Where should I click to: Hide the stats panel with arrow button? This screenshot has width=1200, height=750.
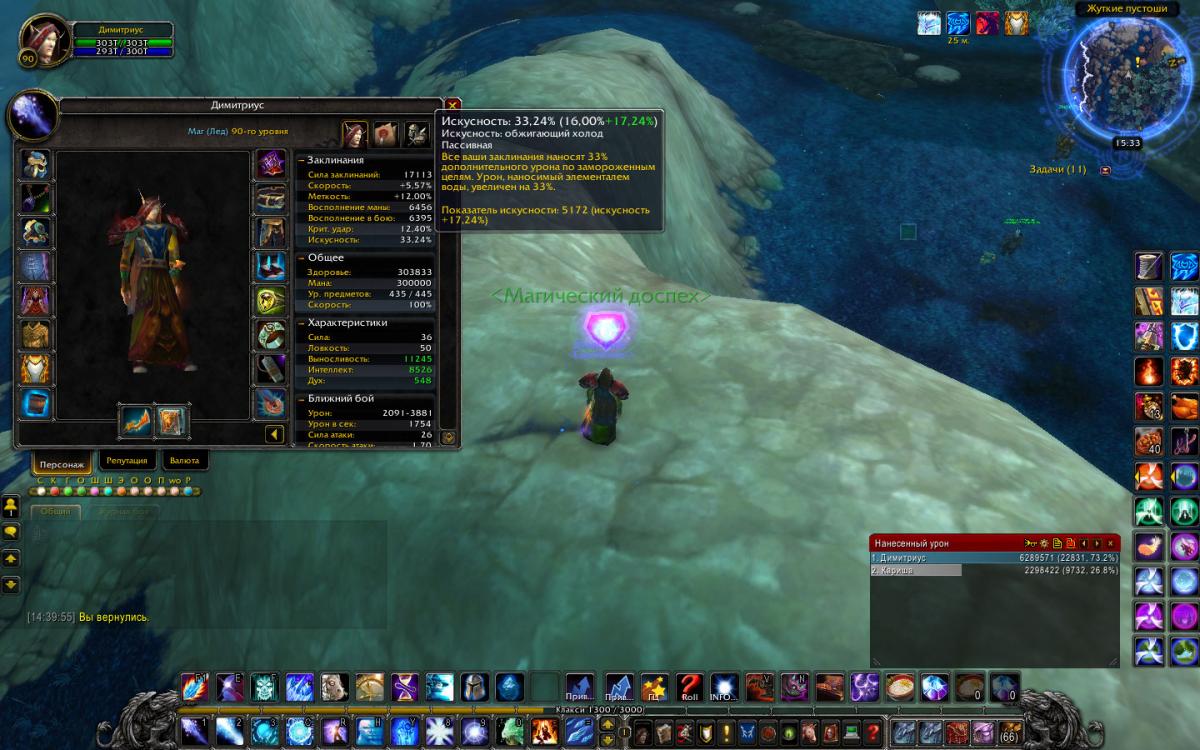272,434
